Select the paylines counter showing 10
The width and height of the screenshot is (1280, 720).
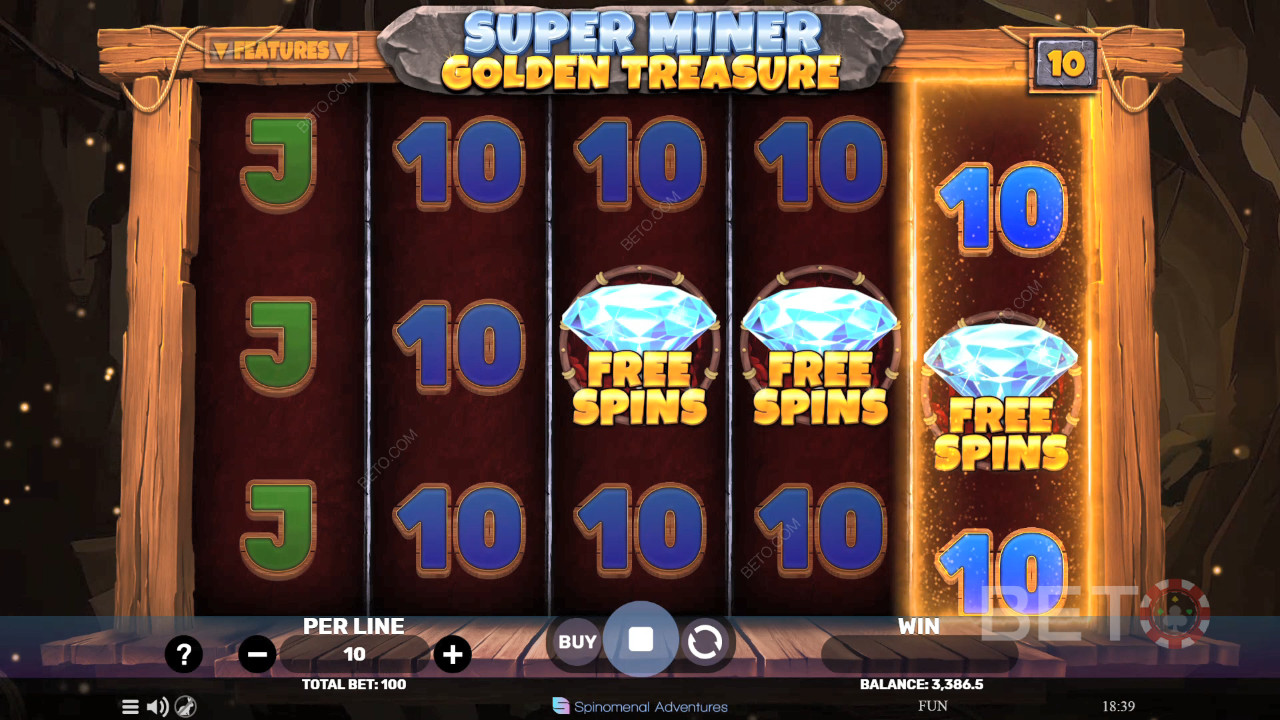pyautogui.click(x=1065, y=62)
